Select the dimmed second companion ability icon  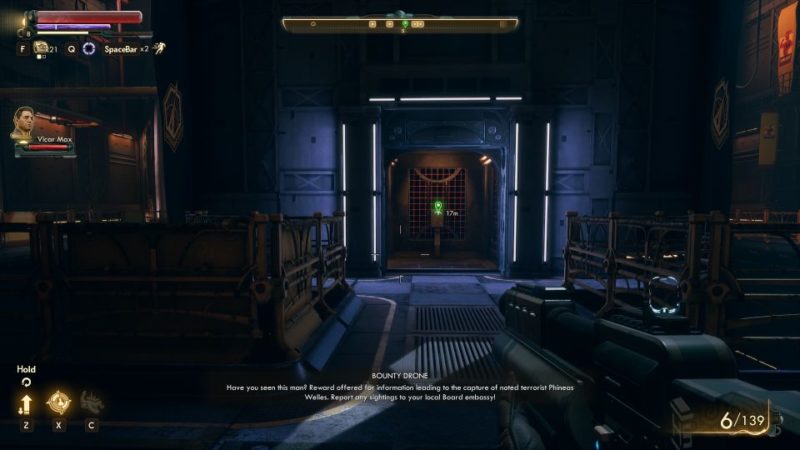[91, 402]
